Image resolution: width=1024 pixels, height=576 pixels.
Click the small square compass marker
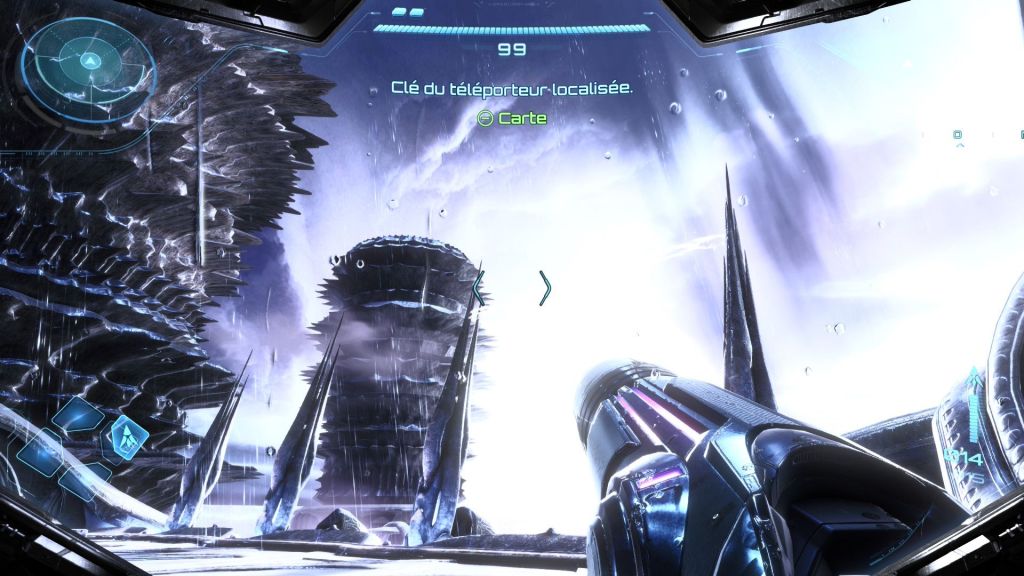[957, 134]
